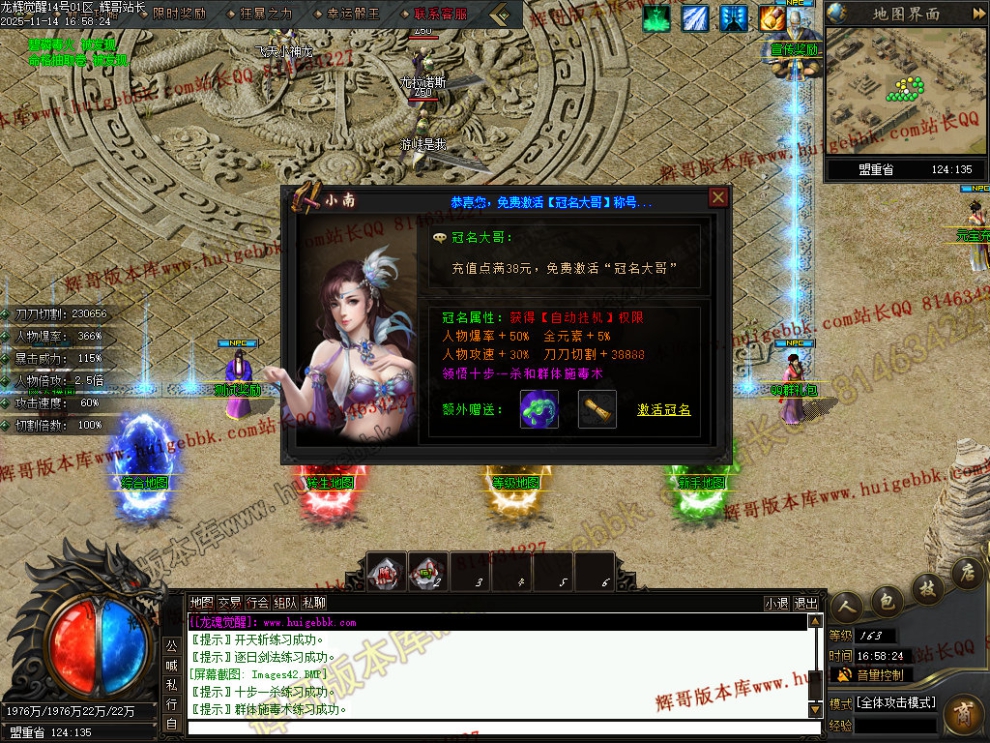Switch chat to the 私聊 tab
990x743 pixels.
[x=314, y=603]
